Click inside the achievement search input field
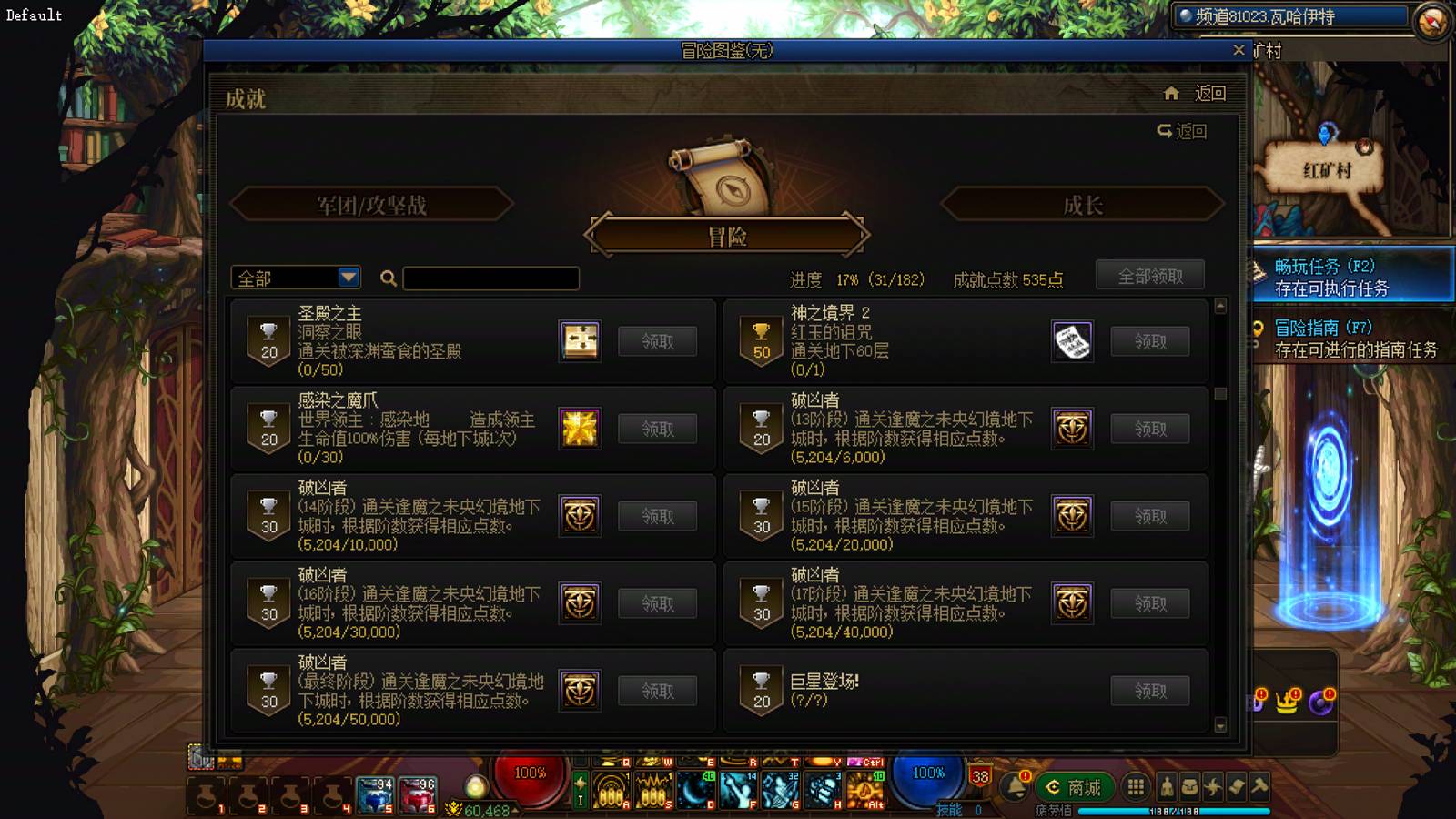Image resolution: width=1456 pixels, height=819 pixels. coord(490,278)
